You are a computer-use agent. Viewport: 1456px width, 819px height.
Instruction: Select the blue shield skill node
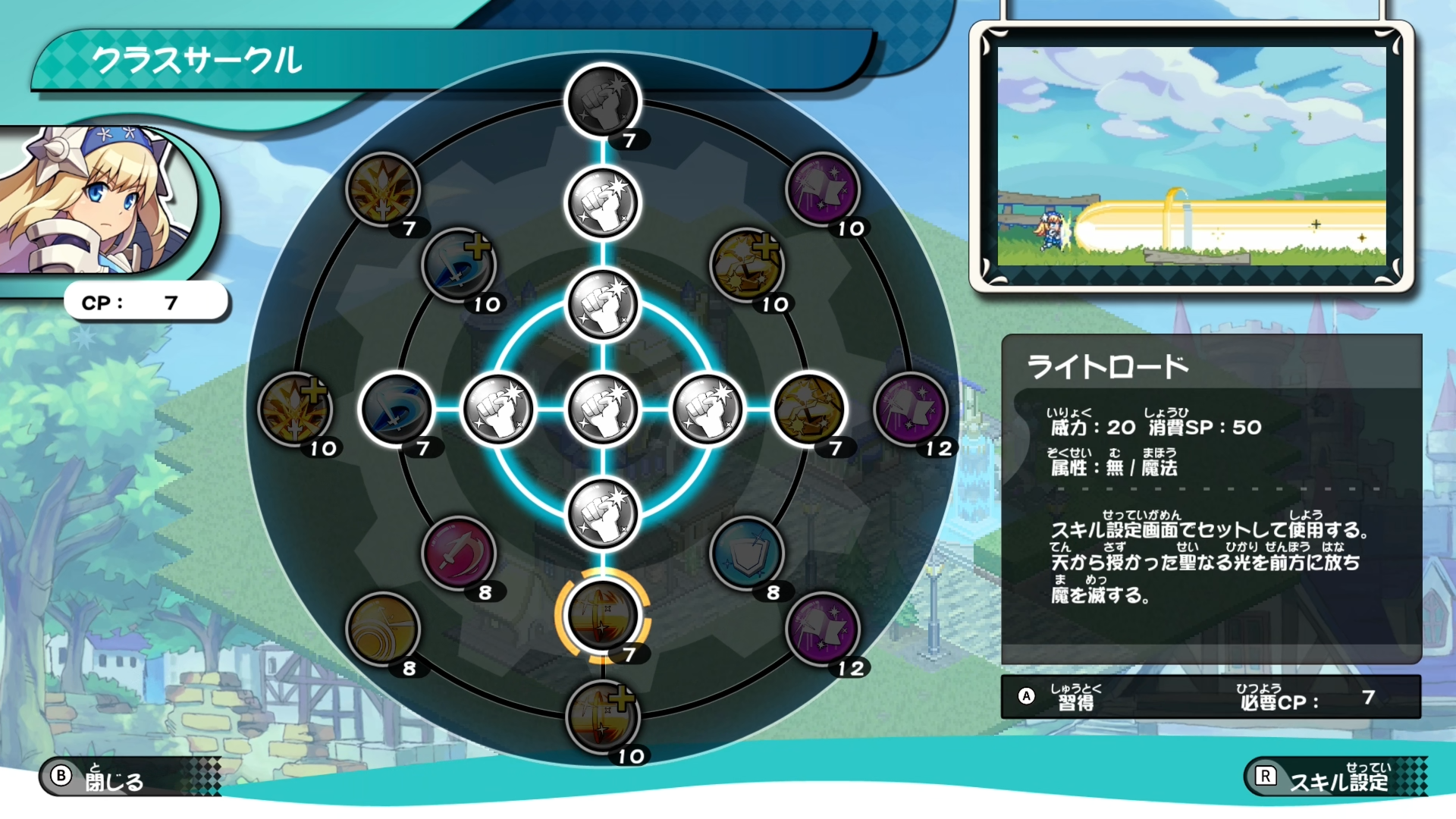746,554
